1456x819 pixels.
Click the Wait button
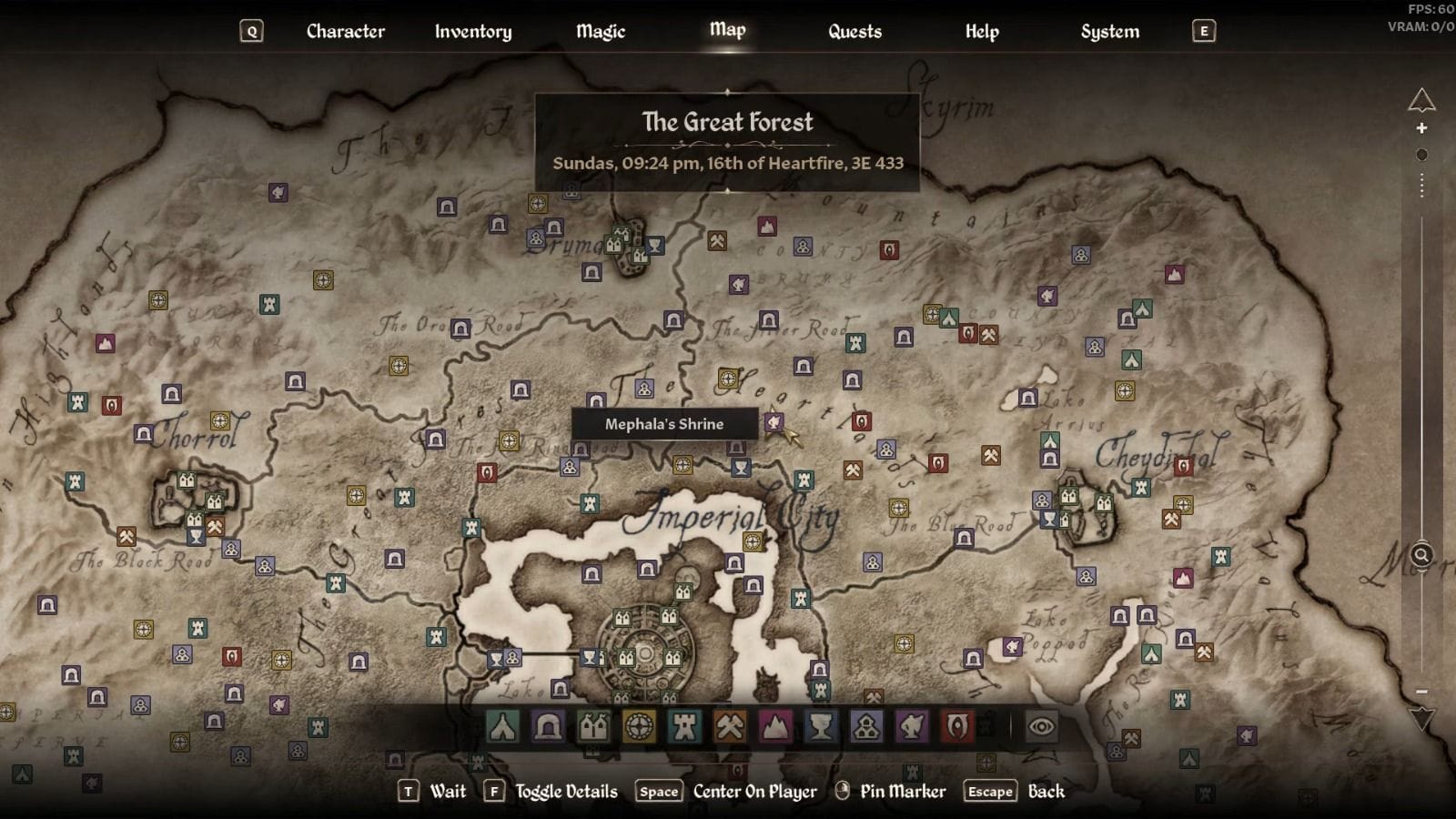448,792
